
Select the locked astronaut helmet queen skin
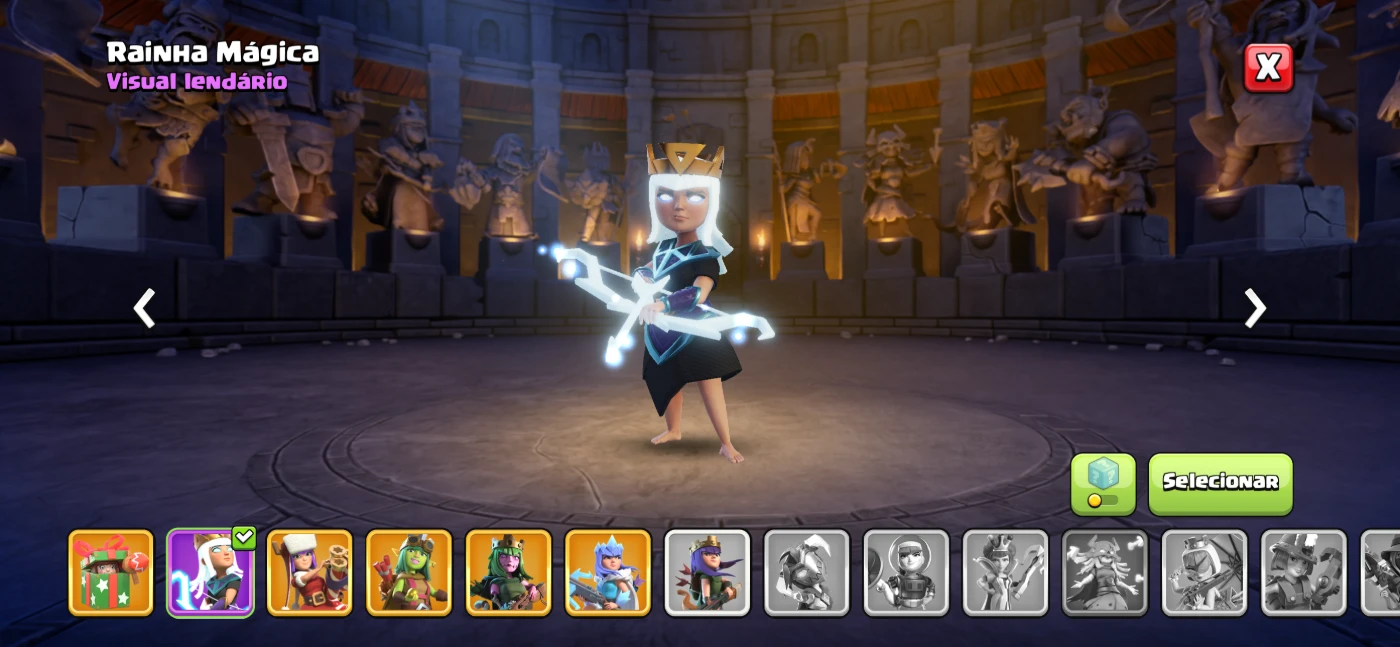tap(906, 572)
